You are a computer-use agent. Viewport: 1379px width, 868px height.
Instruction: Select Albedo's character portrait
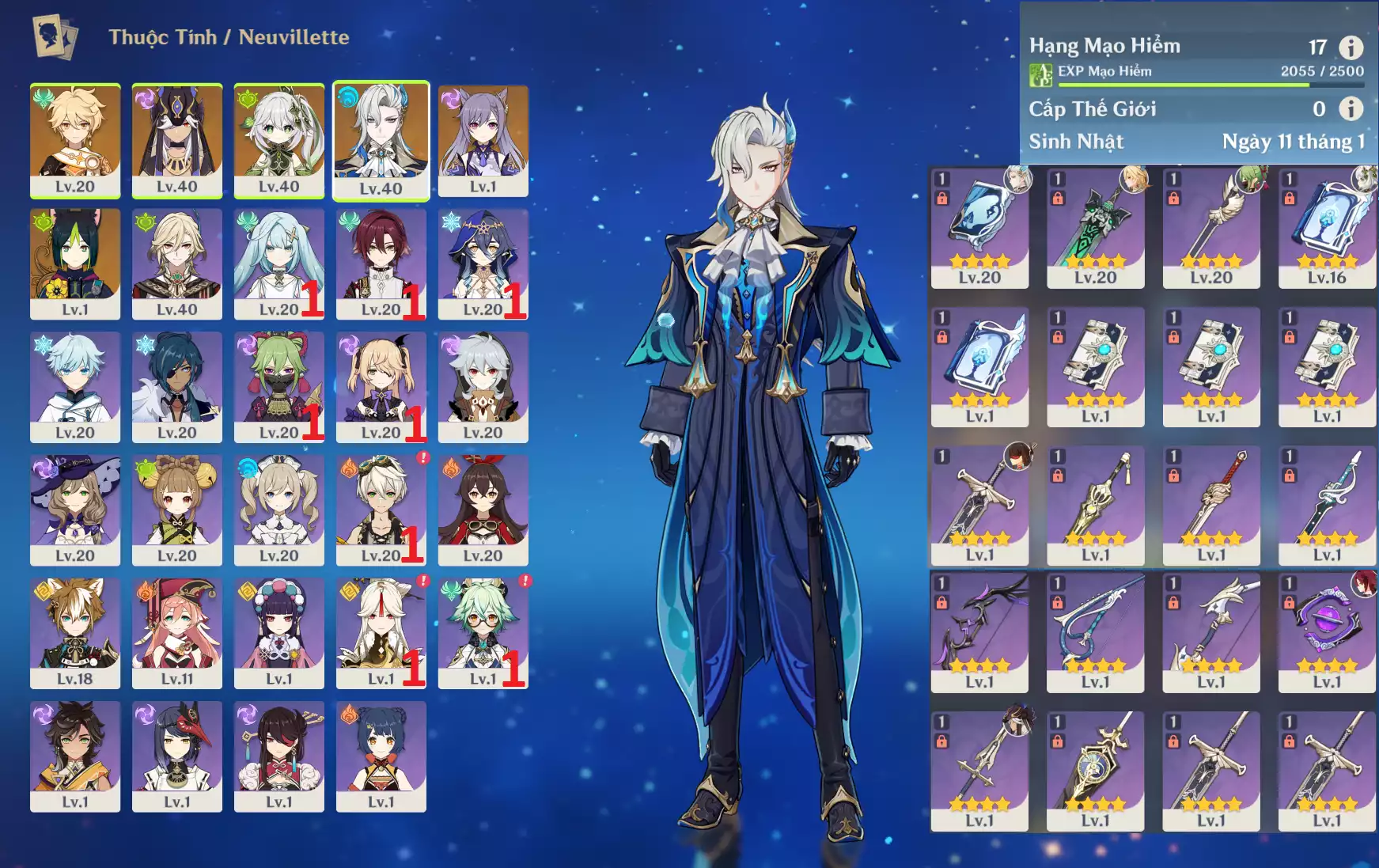pyautogui.click(x=176, y=263)
